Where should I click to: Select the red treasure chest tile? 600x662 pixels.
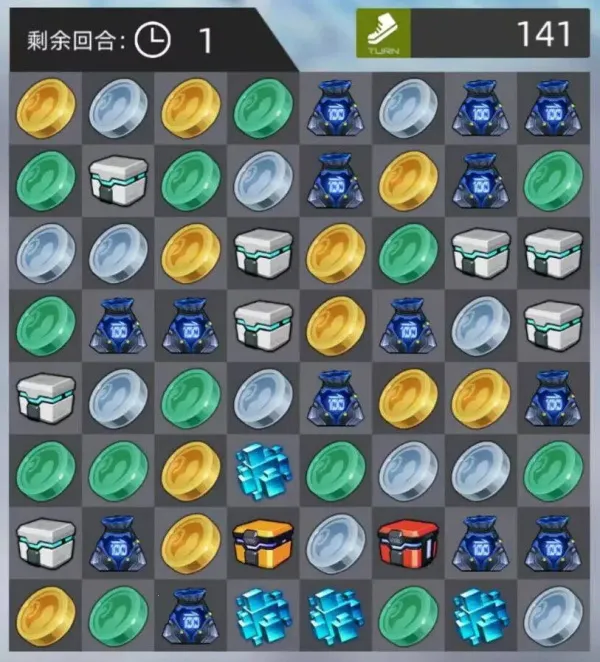[408, 541]
